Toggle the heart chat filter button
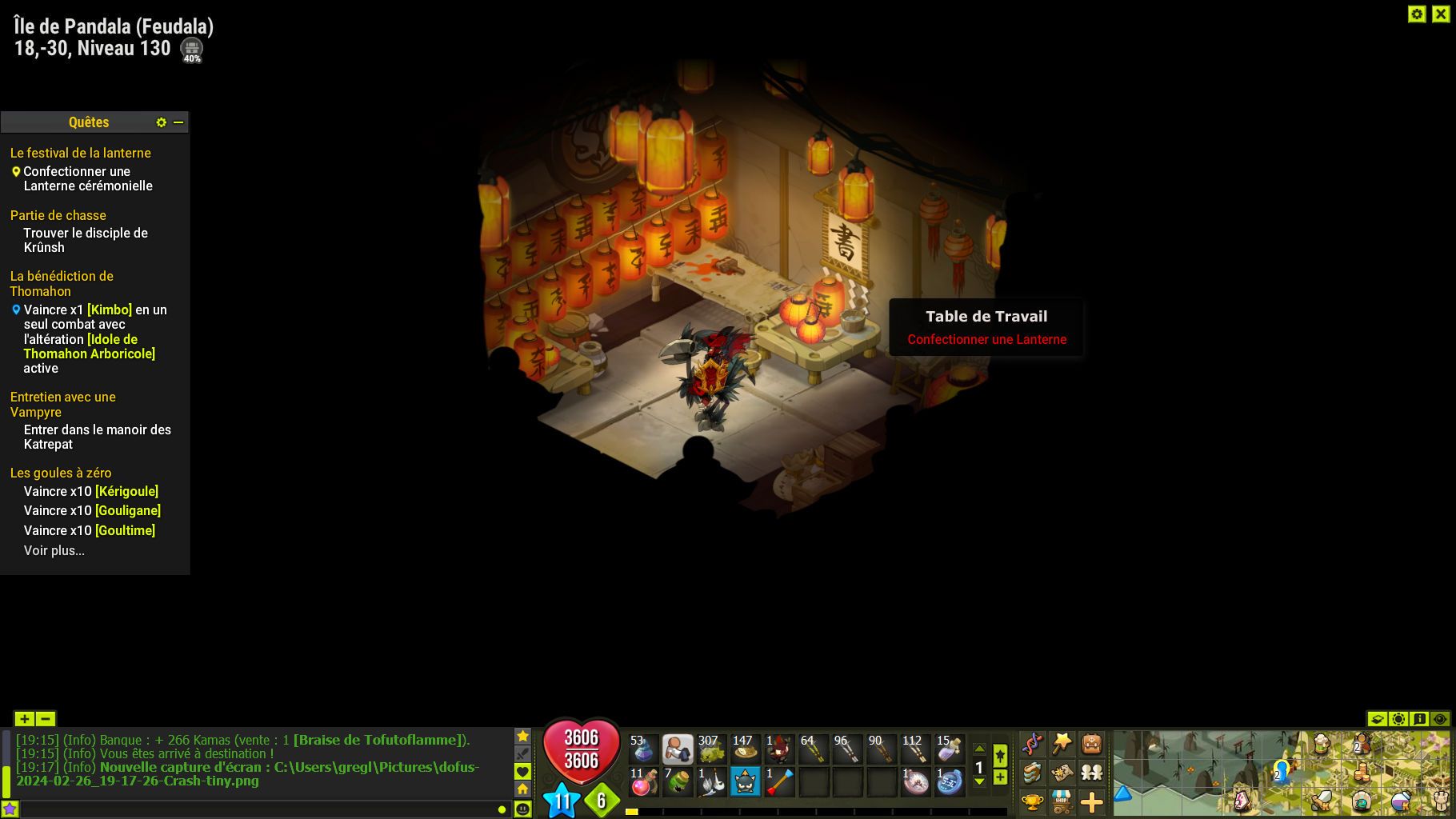This screenshot has height=819, width=1456. (524, 770)
